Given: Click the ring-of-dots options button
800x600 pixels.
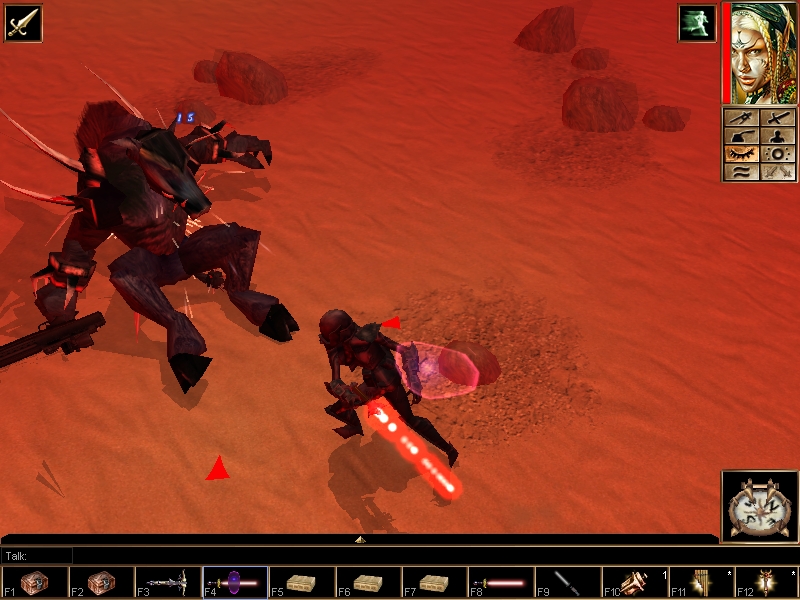Looking at the screenshot, I should click(777, 154).
